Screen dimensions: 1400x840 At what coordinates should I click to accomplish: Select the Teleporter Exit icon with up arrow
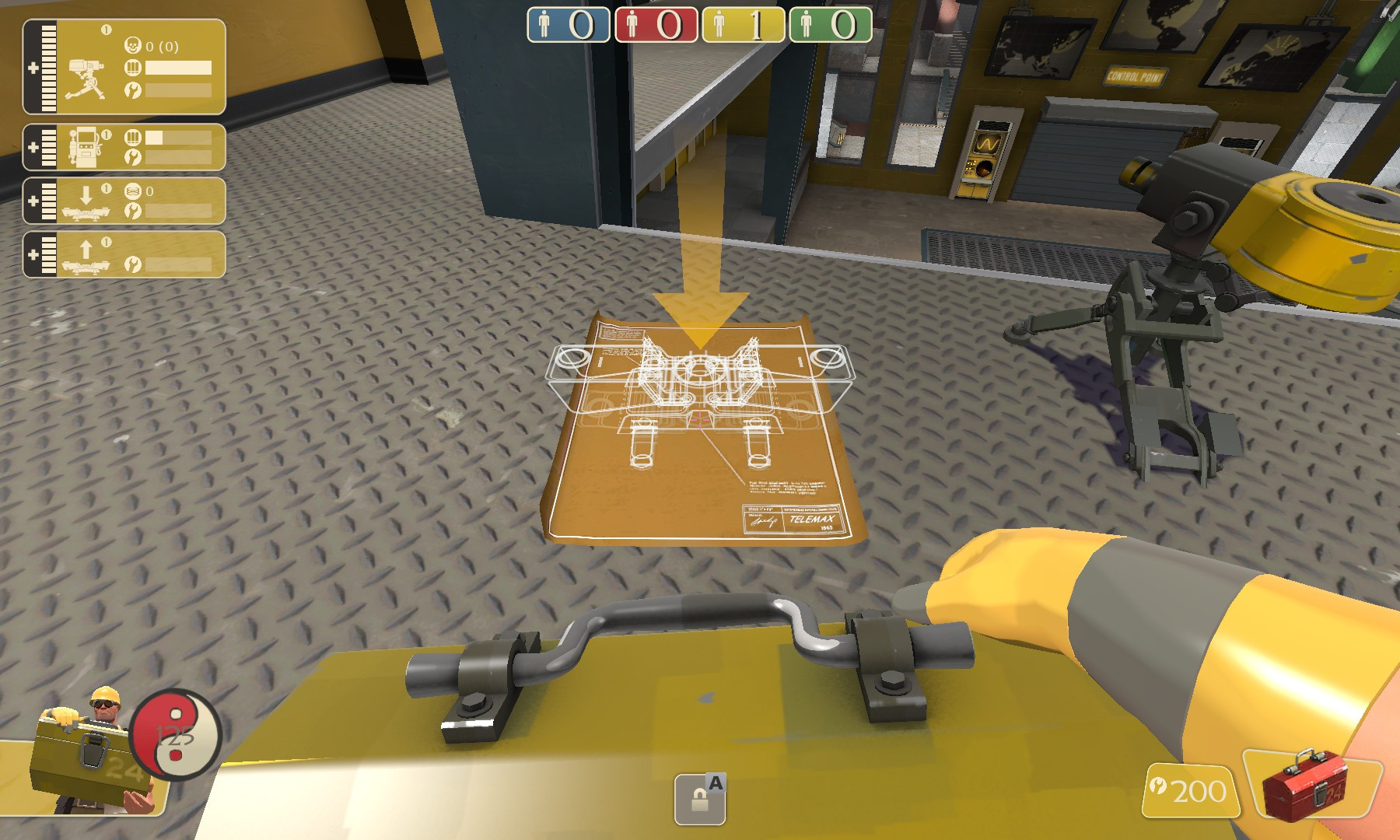pyautogui.click(x=86, y=254)
